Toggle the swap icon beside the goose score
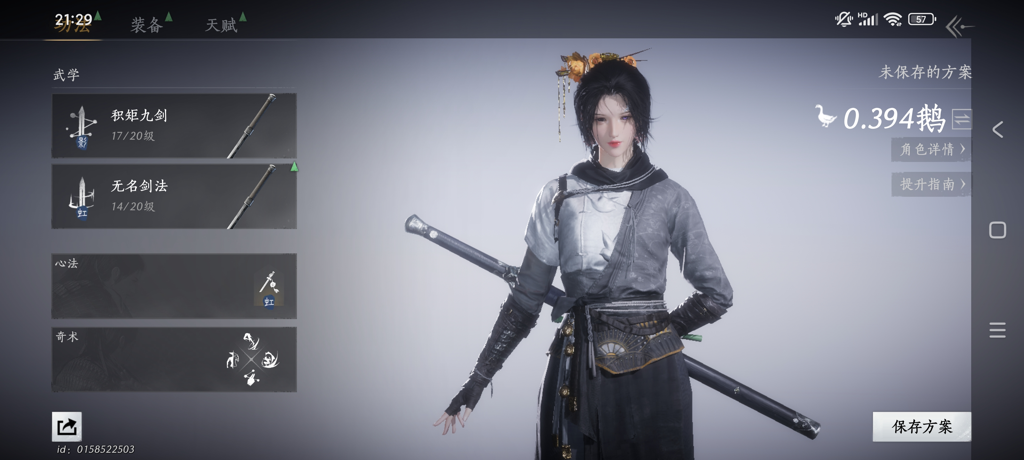1024x460 pixels. coord(961,119)
